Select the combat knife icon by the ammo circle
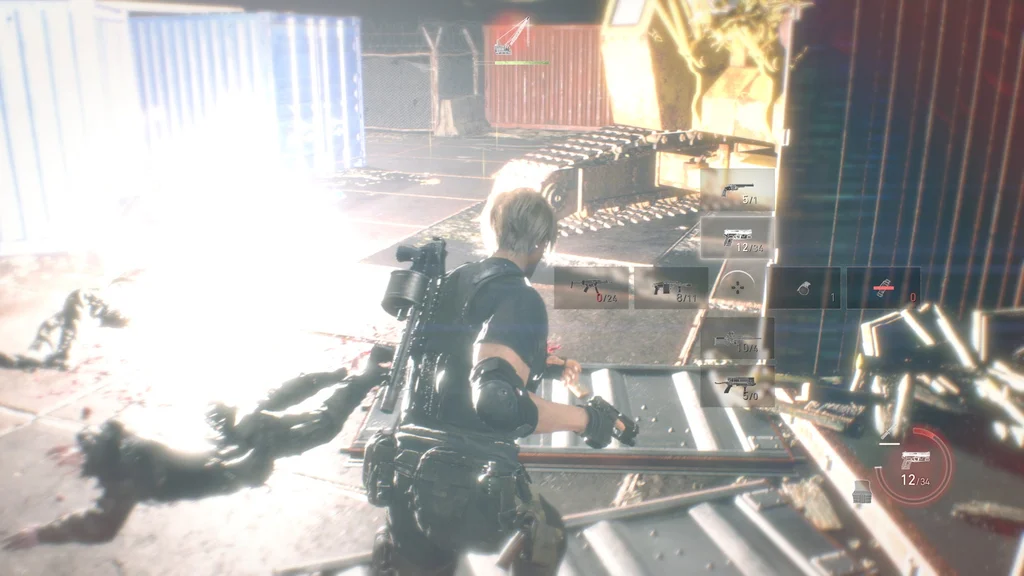 (886, 435)
